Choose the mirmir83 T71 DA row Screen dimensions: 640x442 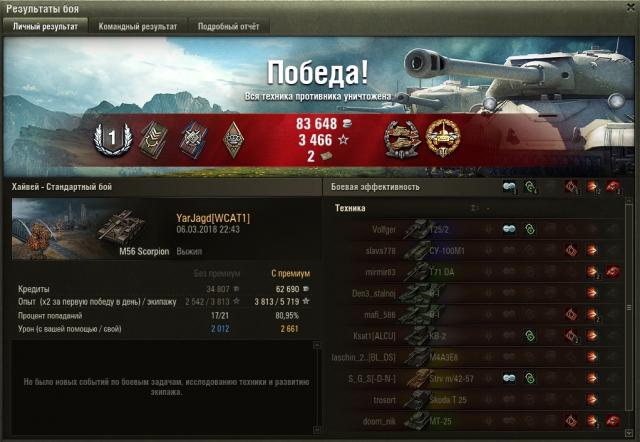480,271
